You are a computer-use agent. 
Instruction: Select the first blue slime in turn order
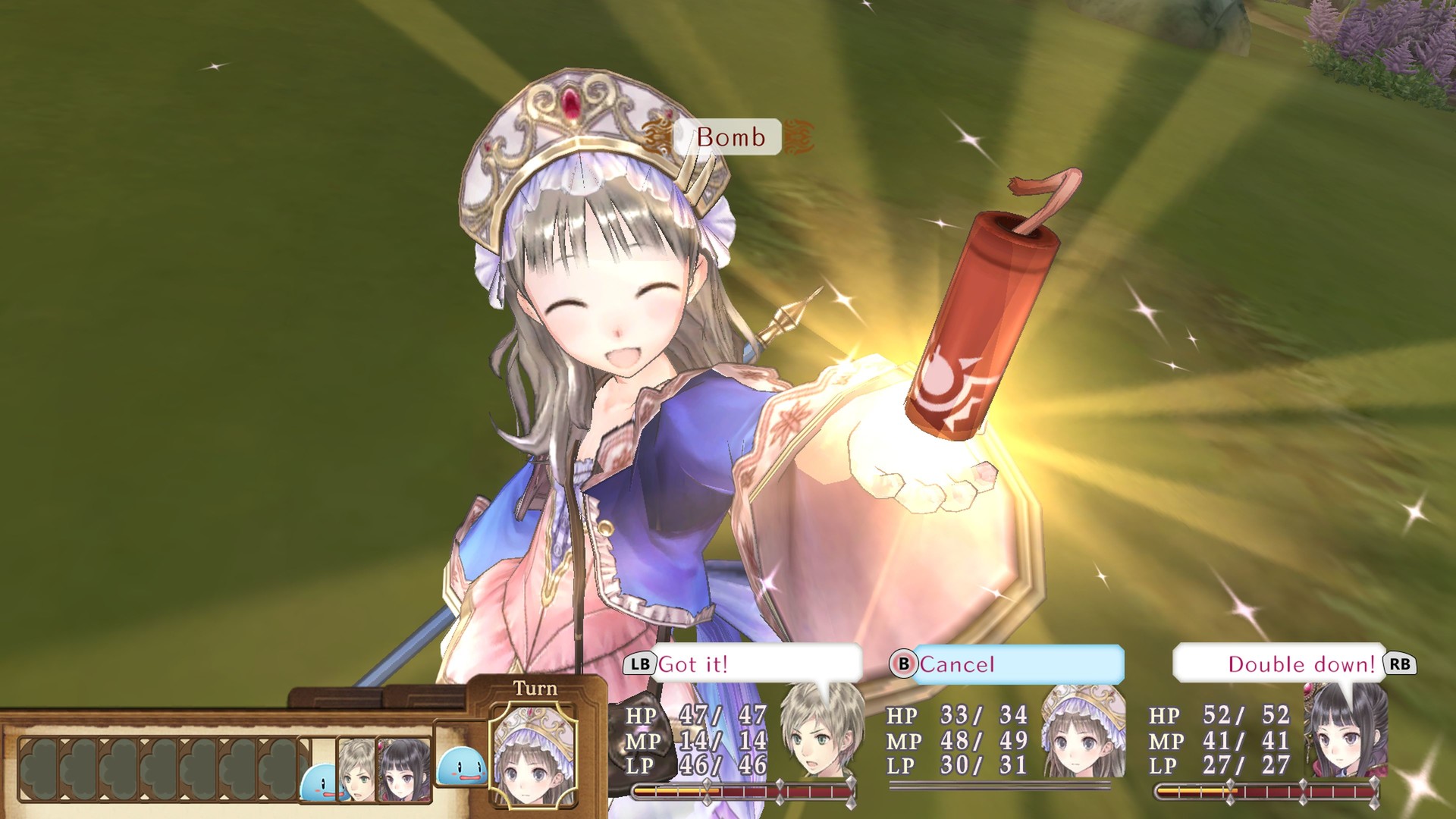click(319, 781)
